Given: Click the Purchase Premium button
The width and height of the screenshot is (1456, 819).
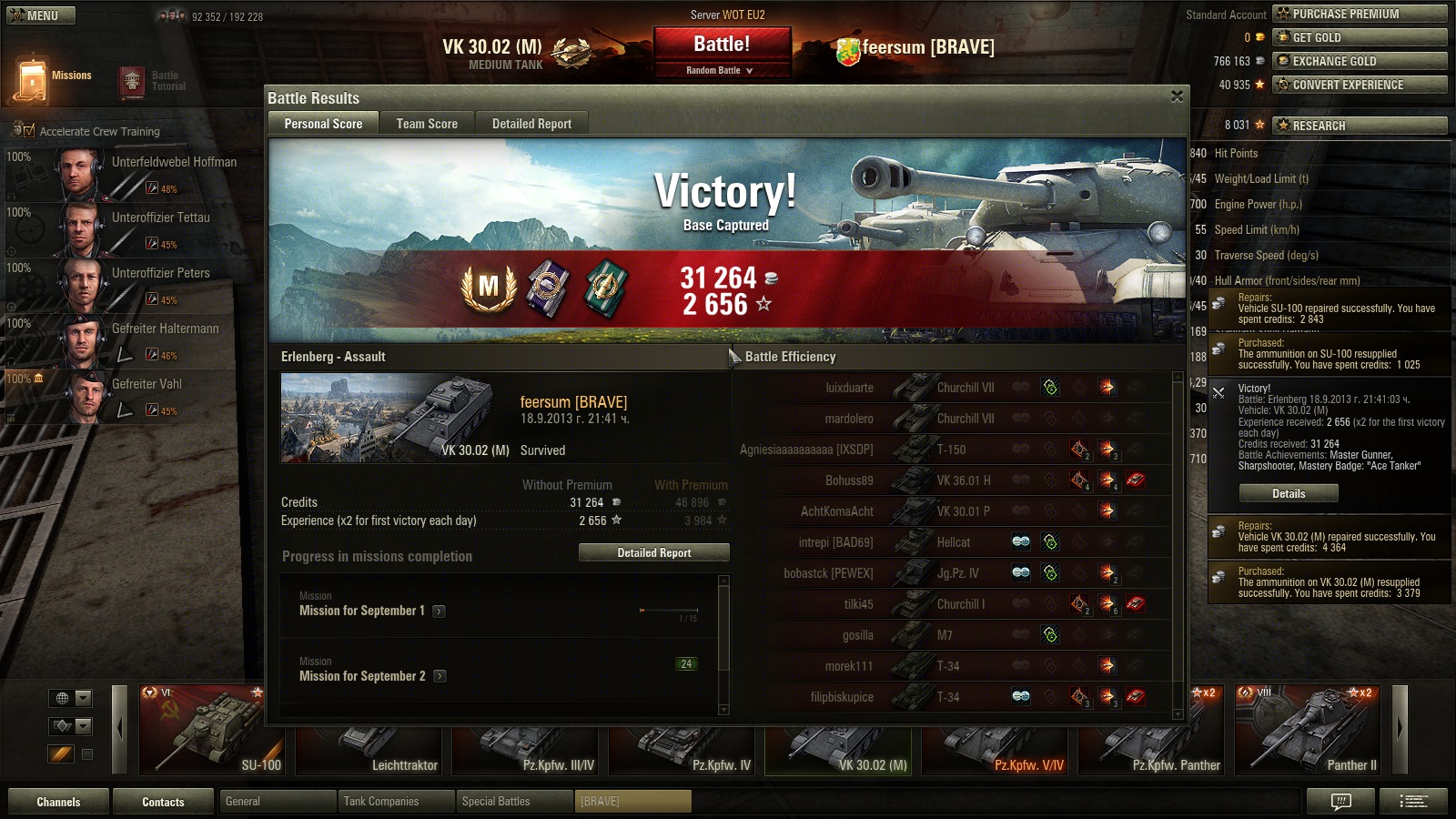Looking at the screenshot, I should point(1359,14).
